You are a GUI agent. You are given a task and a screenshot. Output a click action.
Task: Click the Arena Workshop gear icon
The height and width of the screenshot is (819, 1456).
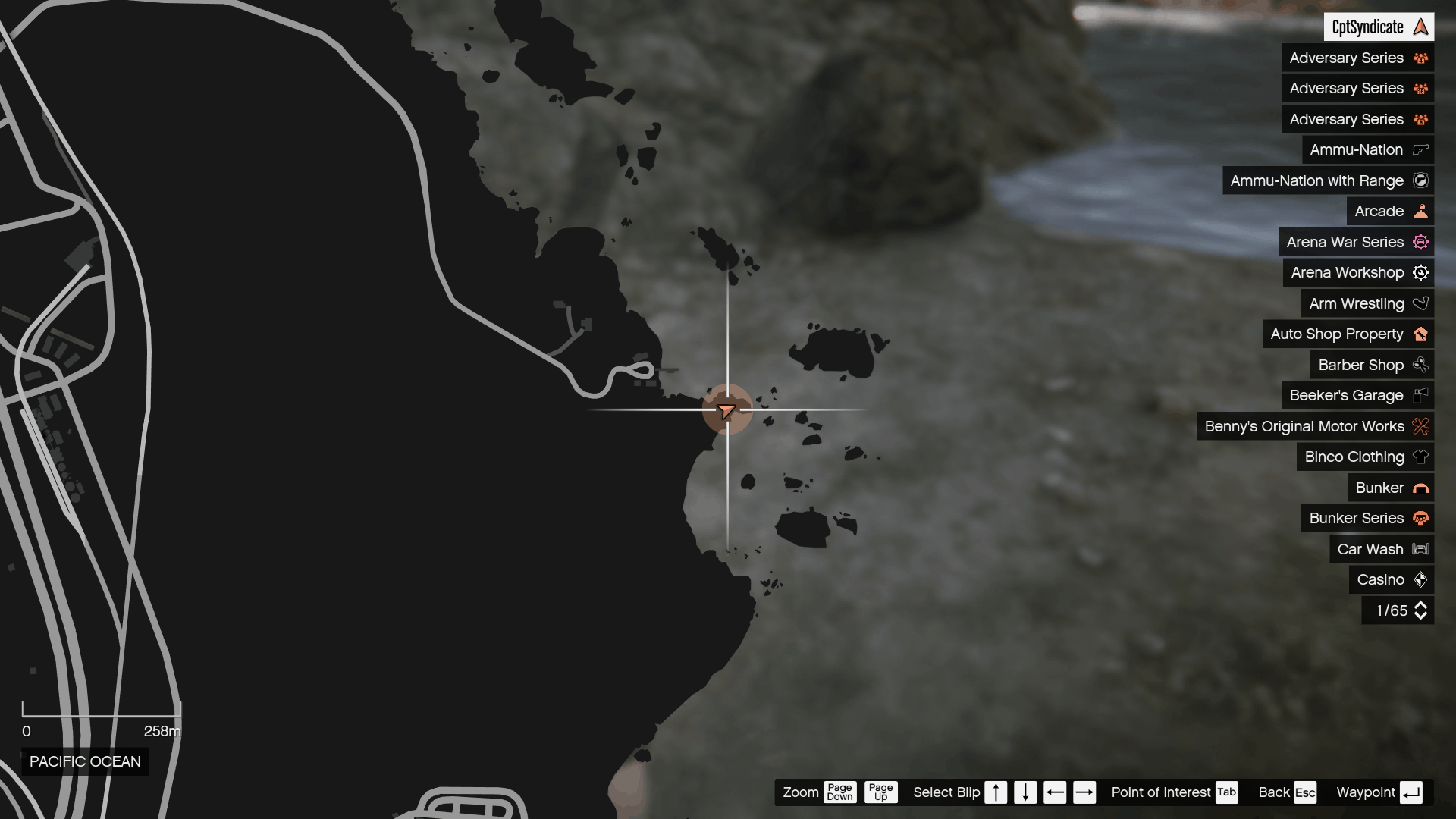1421,272
